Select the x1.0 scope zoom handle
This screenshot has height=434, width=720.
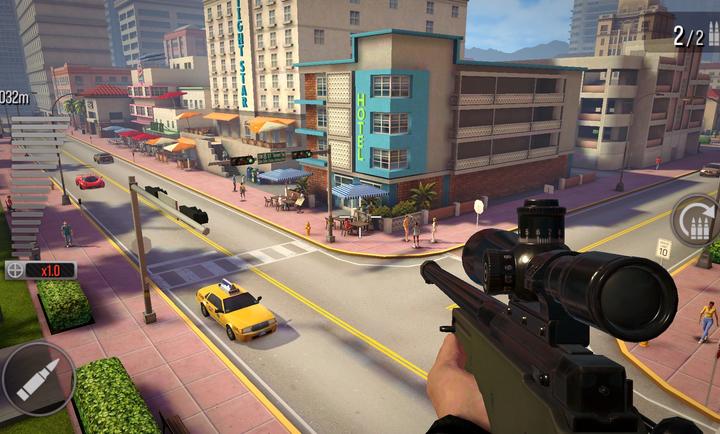click(x=41, y=270)
